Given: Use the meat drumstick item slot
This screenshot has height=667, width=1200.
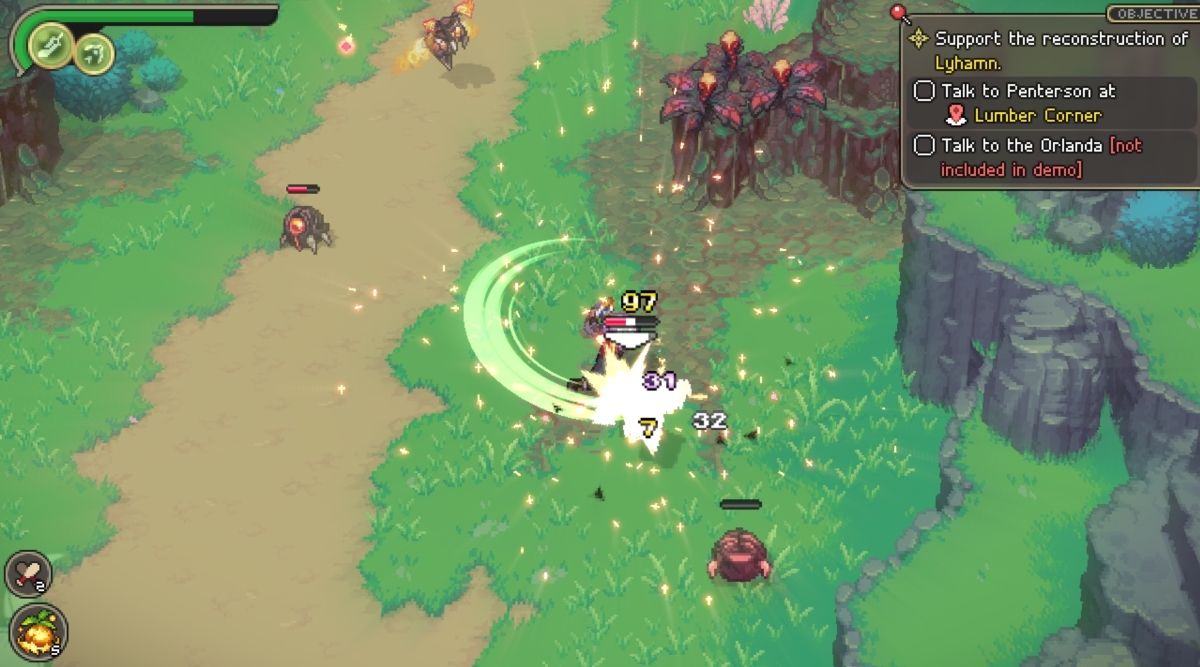Looking at the screenshot, I should tap(28, 573).
